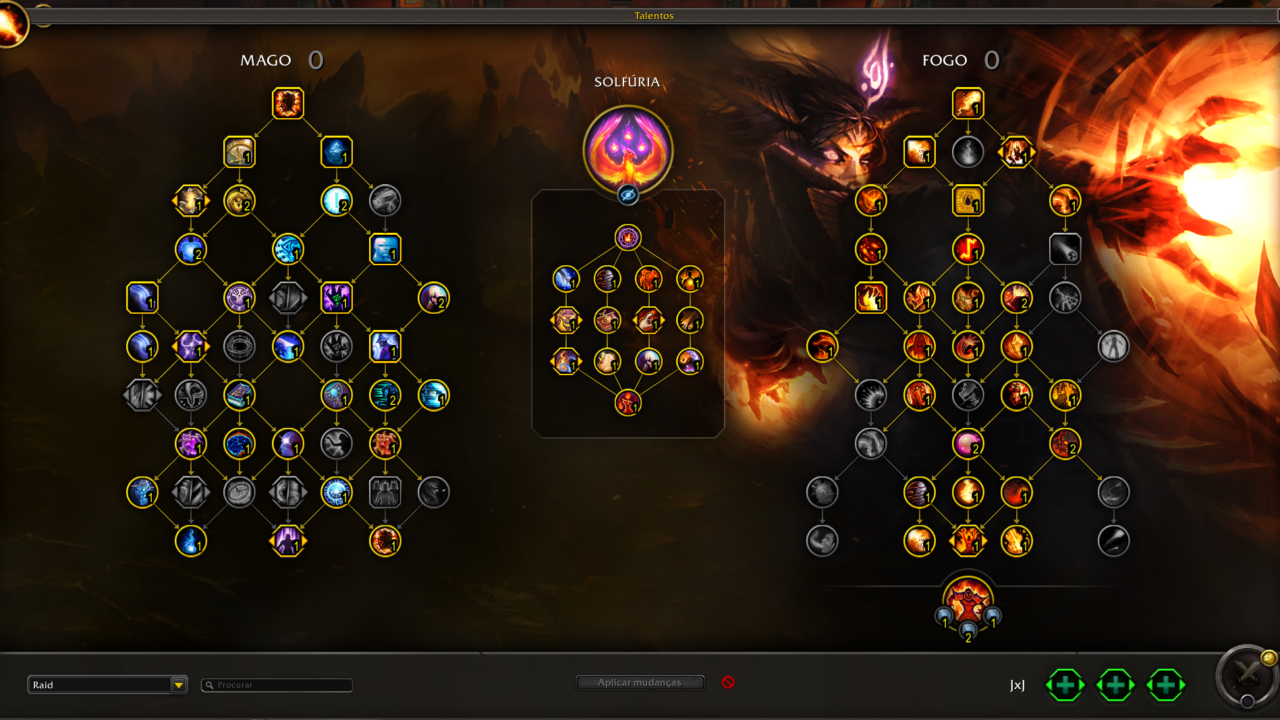
Task: Choose the top node of the Fogo tree
Action: pyautogui.click(x=968, y=103)
